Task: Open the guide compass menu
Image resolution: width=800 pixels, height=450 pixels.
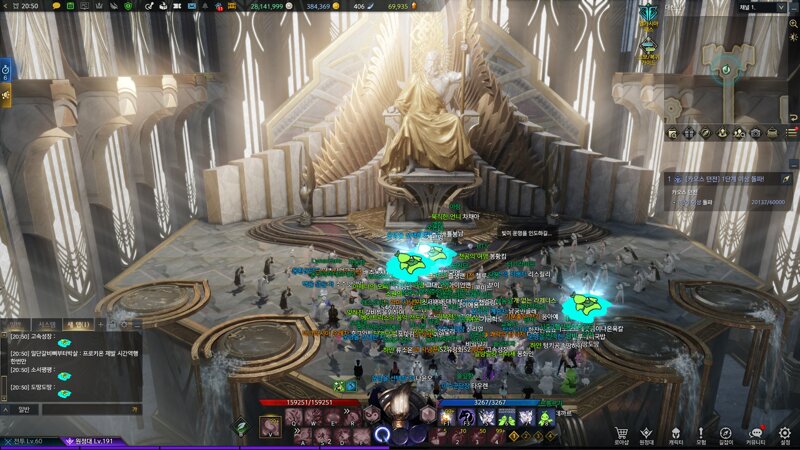Action: 727,433
